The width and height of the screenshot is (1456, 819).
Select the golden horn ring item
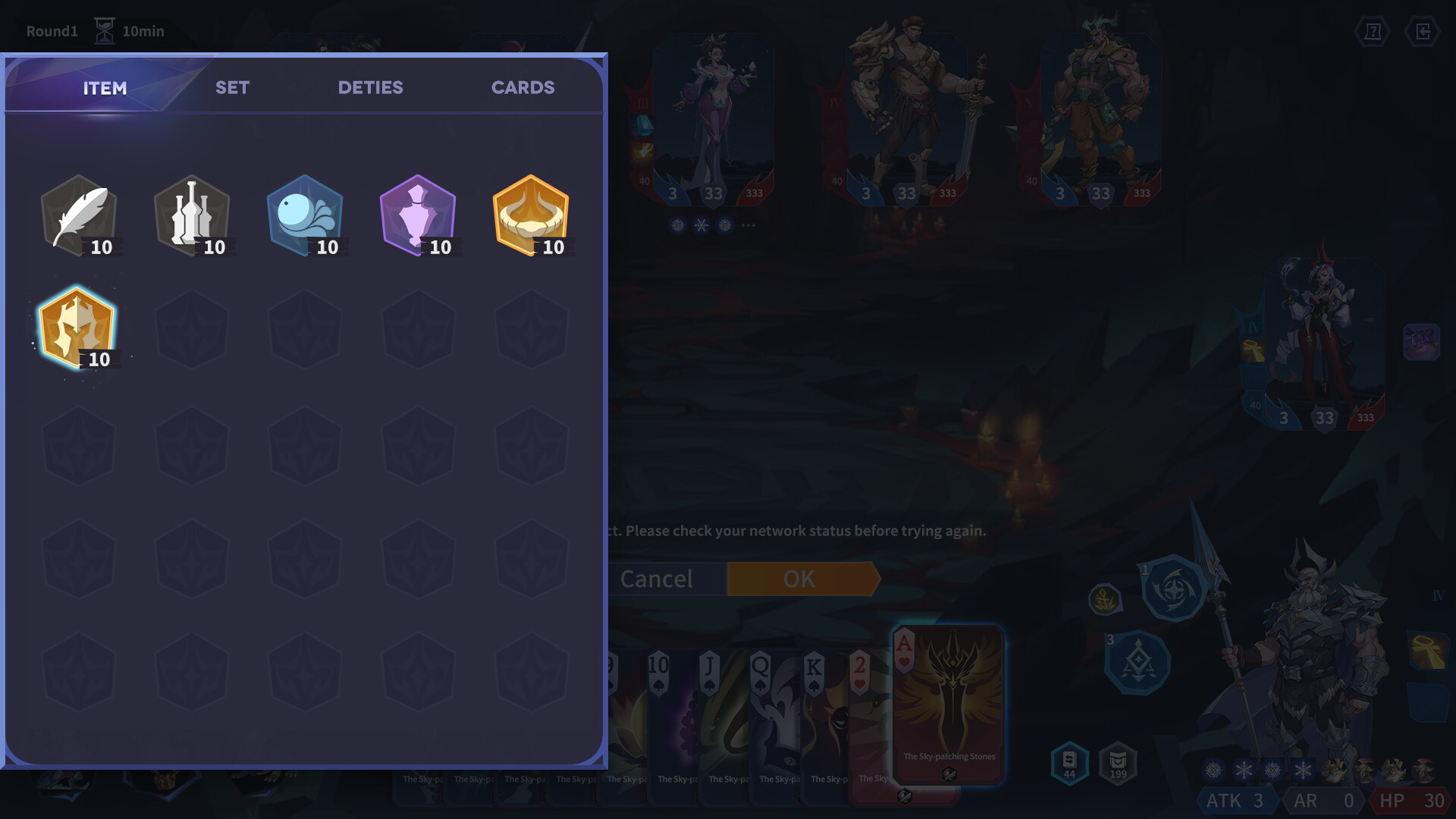530,215
